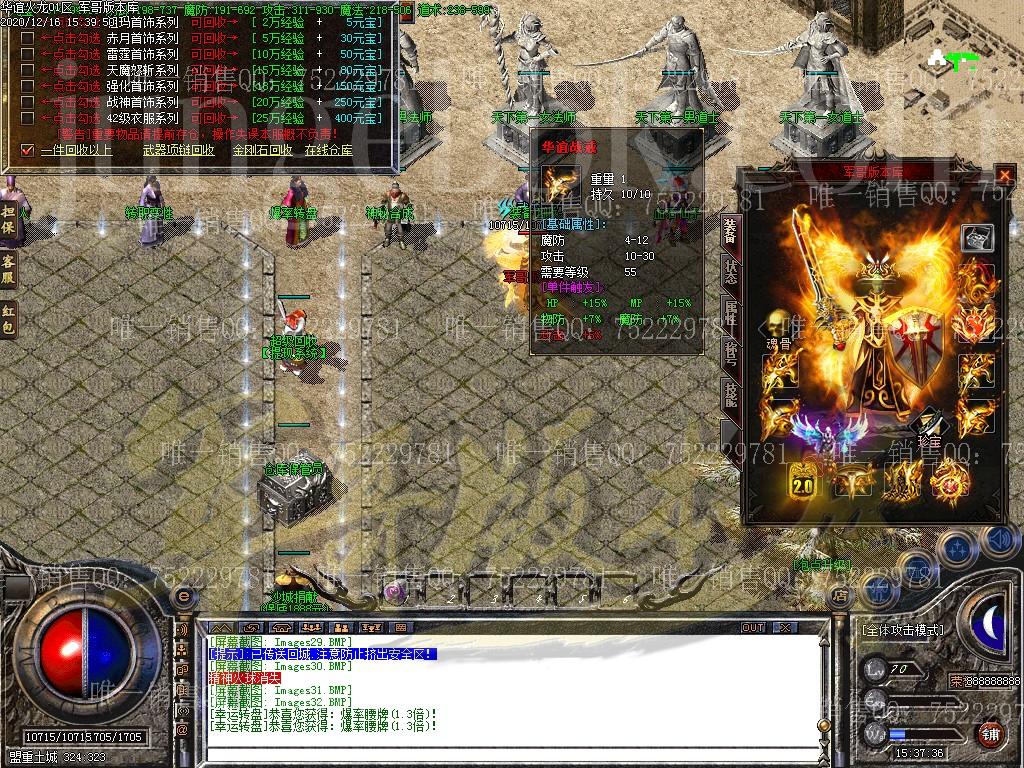
Task: Tick the 雷霆首饰系列 recycle checkbox
Action: coord(27,54)
